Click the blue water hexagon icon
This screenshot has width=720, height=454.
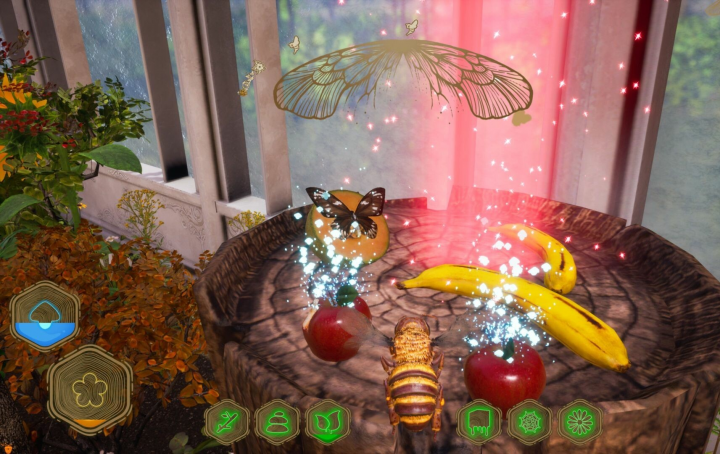pos(45,315)
